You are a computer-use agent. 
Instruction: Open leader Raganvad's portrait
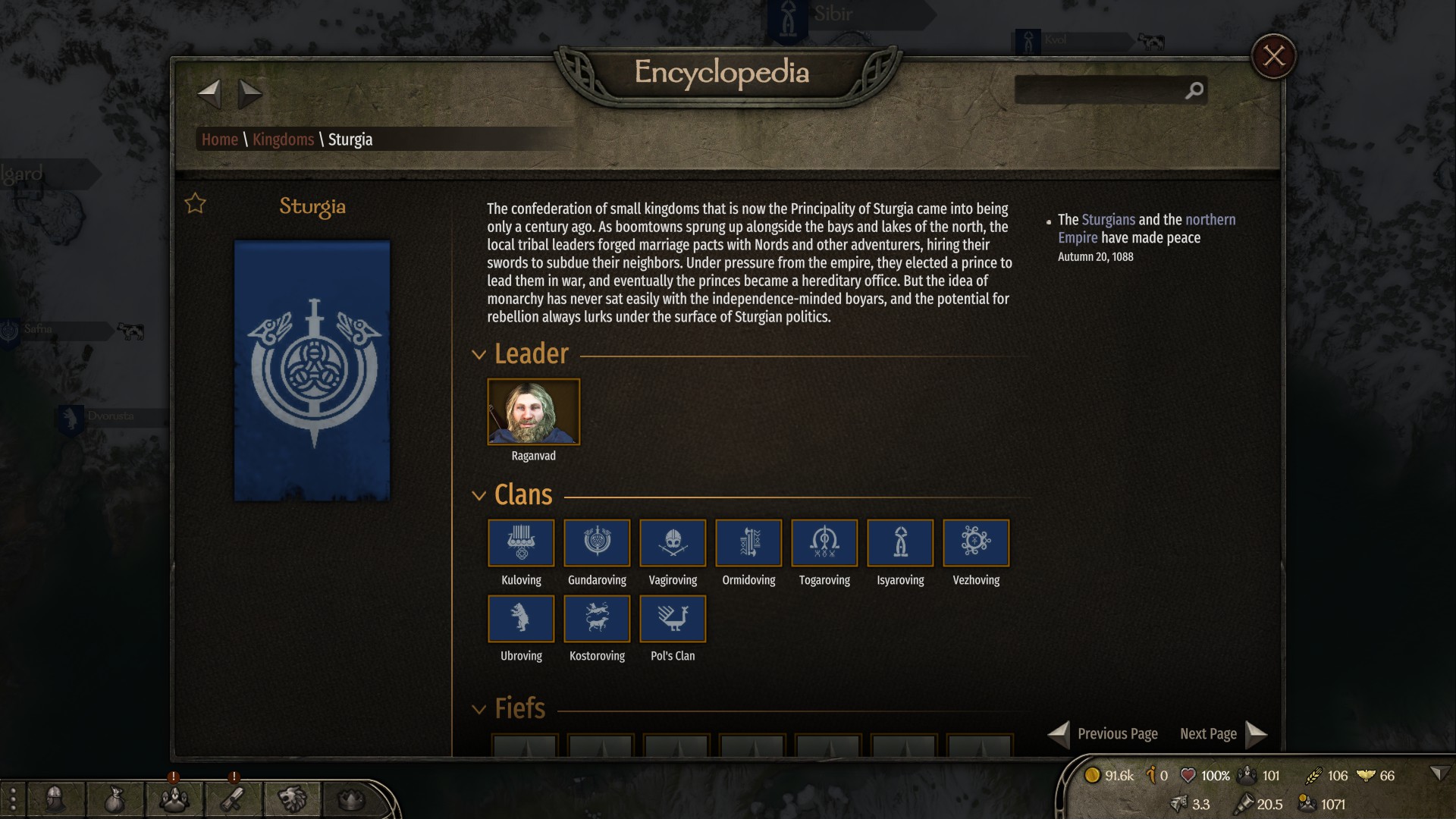(533, 412)
